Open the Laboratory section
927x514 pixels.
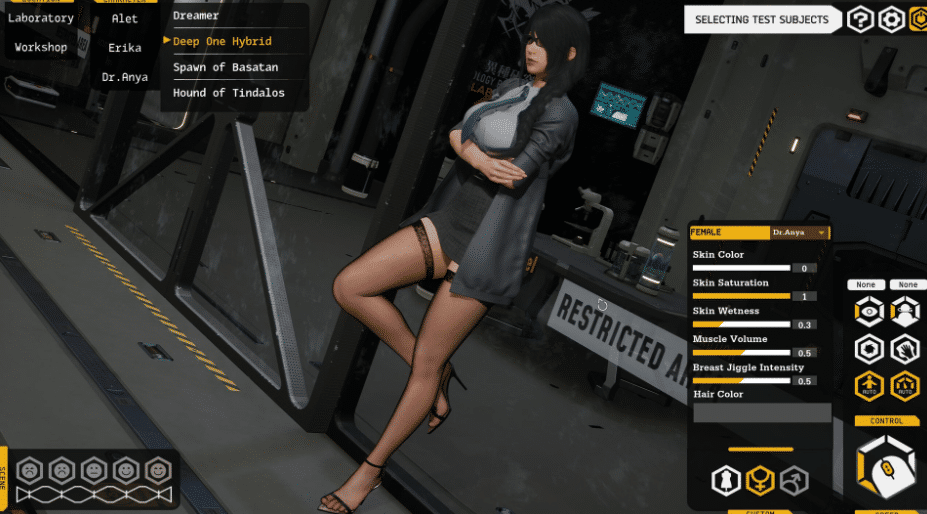tap(44, 18)
